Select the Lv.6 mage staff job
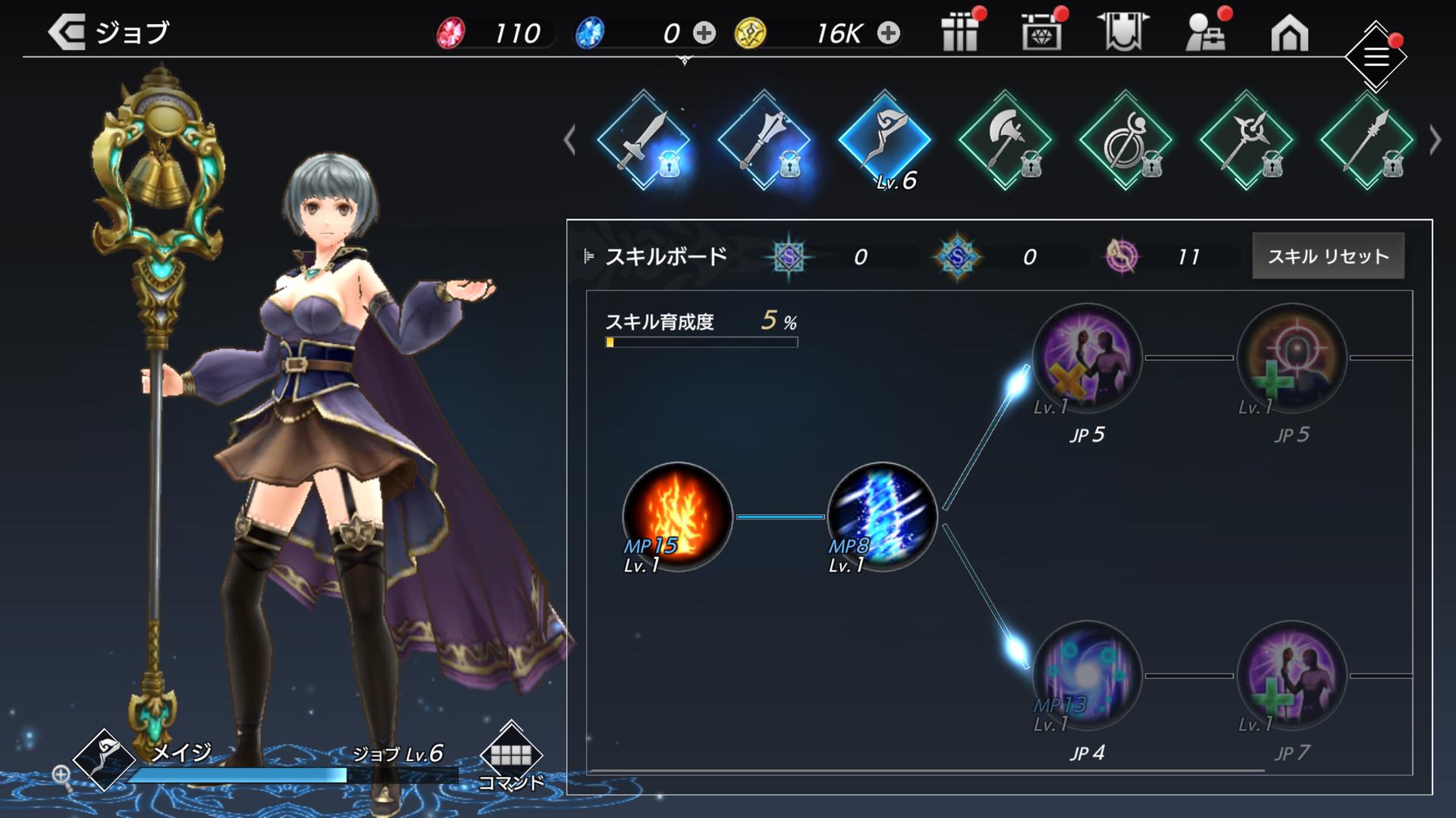The height and width of the screenshot is (818, 1456). click(884, 140)
